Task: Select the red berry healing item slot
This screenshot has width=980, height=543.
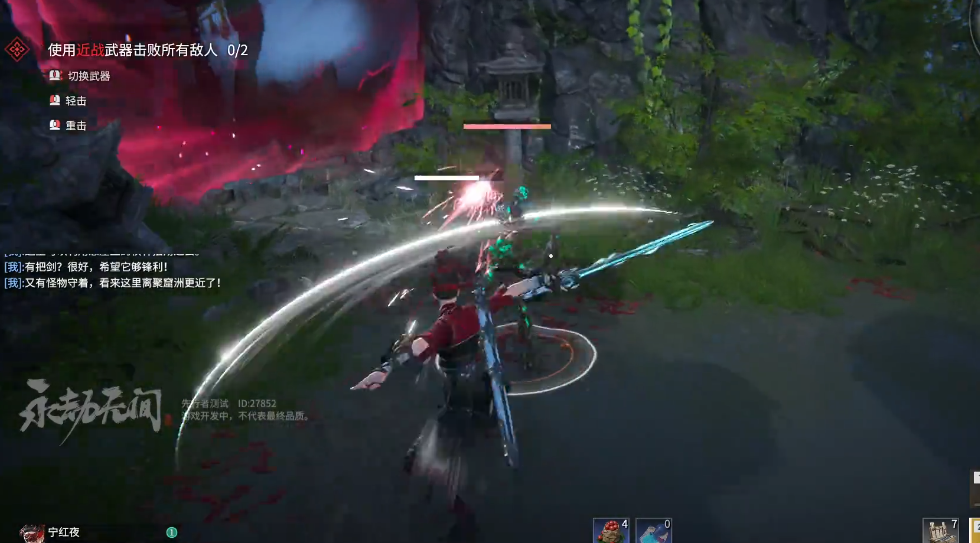Action: click(609, 530)
